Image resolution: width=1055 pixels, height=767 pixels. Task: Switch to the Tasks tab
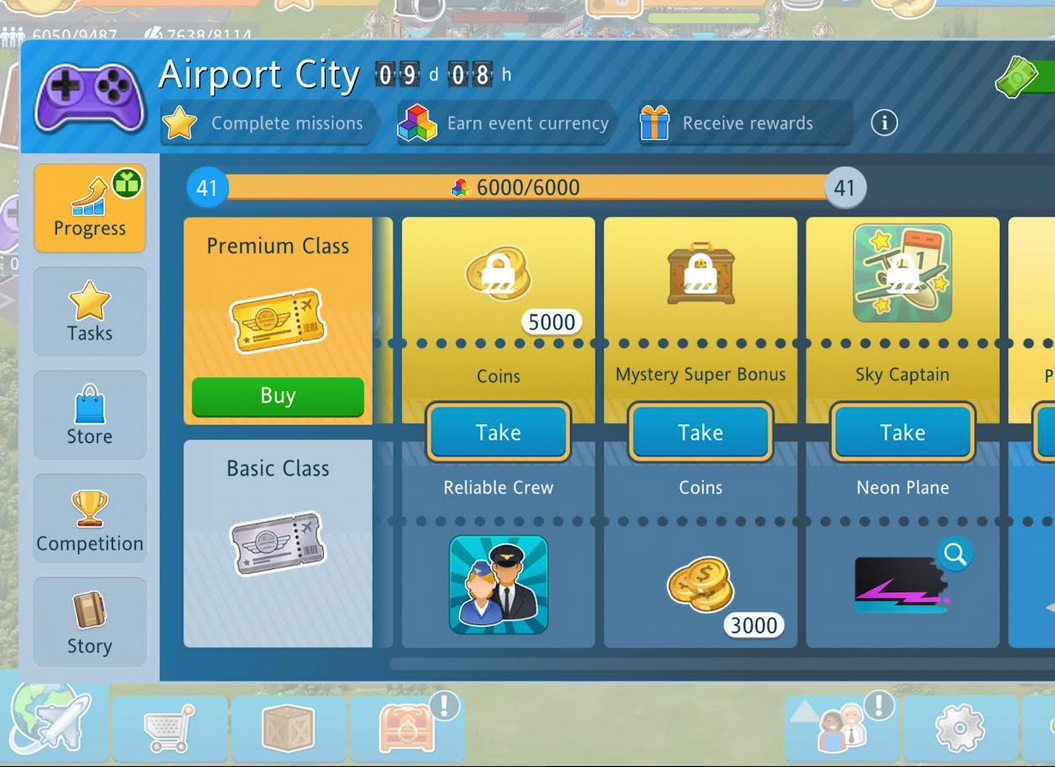click(90, 311)
